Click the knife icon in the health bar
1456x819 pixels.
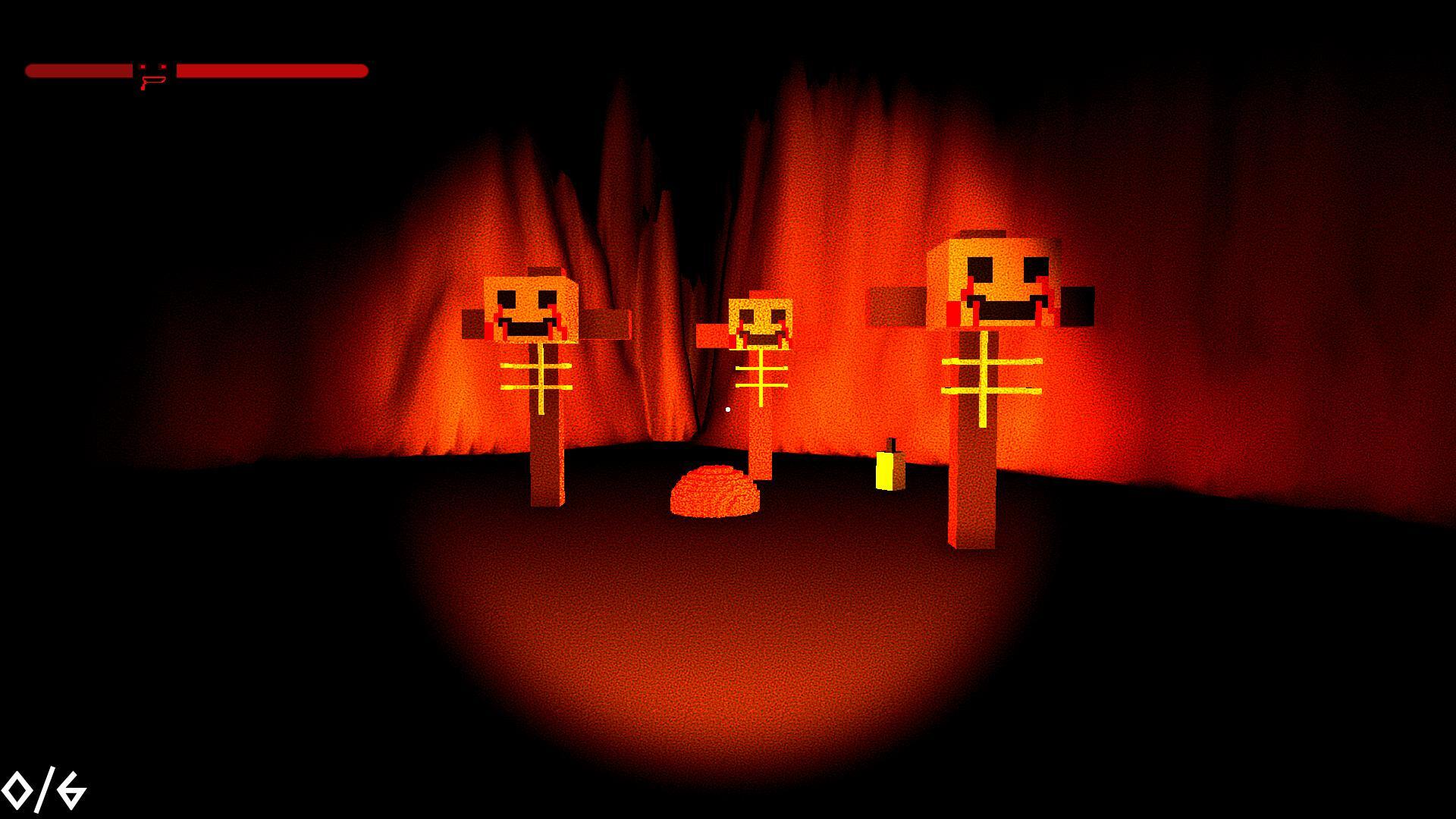tap(150, 74)
